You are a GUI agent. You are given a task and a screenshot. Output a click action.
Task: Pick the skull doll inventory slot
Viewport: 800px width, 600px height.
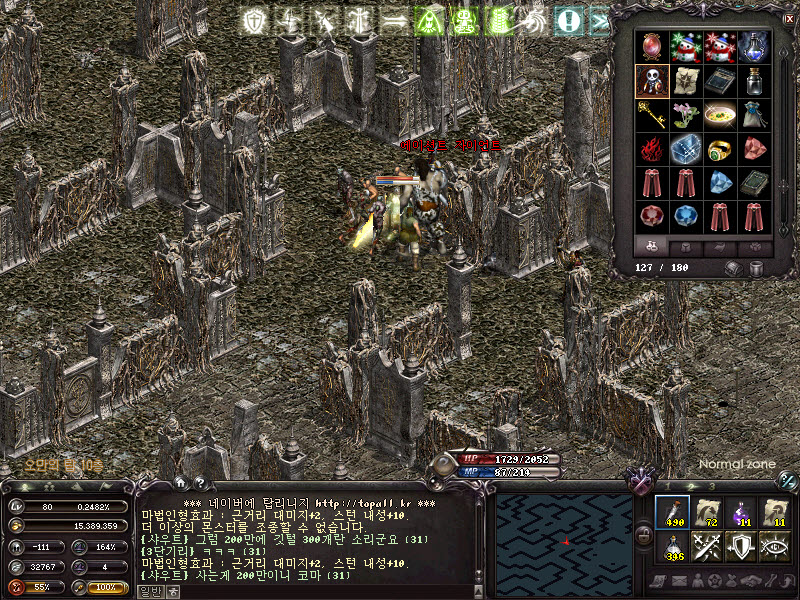point(651,80)
